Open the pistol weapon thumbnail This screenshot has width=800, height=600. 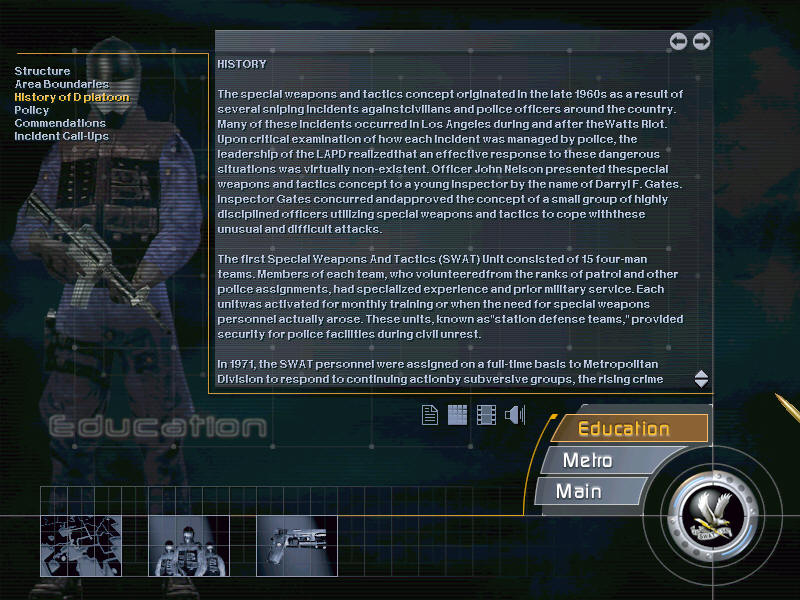point(297,546)
